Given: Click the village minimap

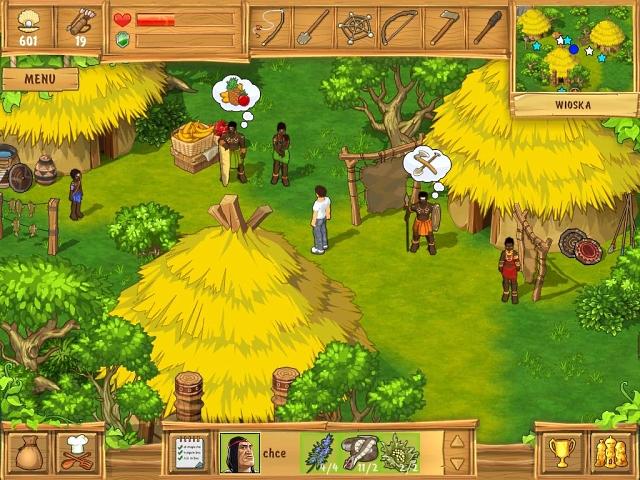Looking at the screenshot, I should tap(575, 47).
